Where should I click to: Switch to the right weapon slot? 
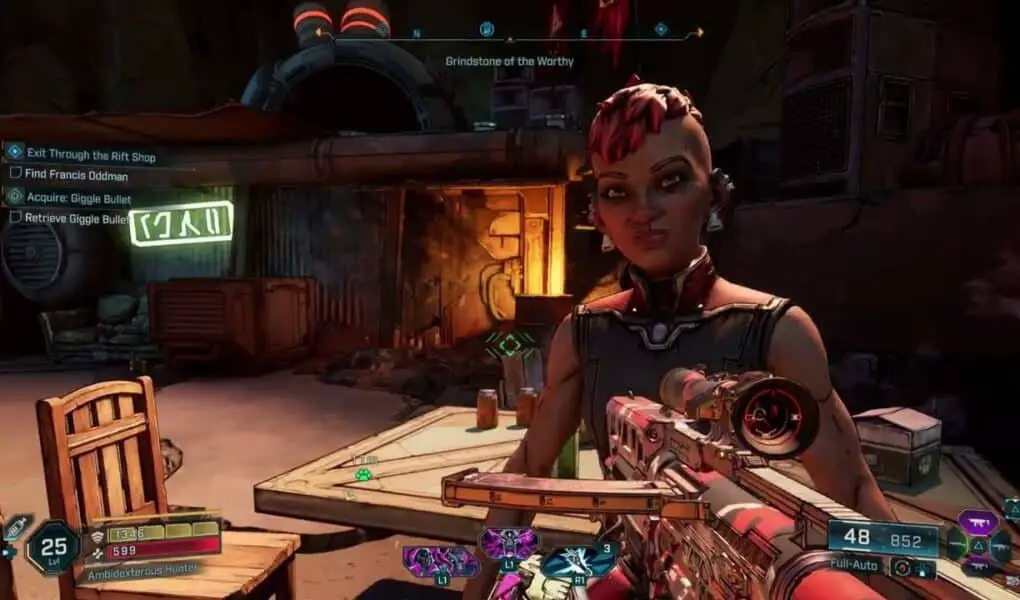pos(1000,545)
